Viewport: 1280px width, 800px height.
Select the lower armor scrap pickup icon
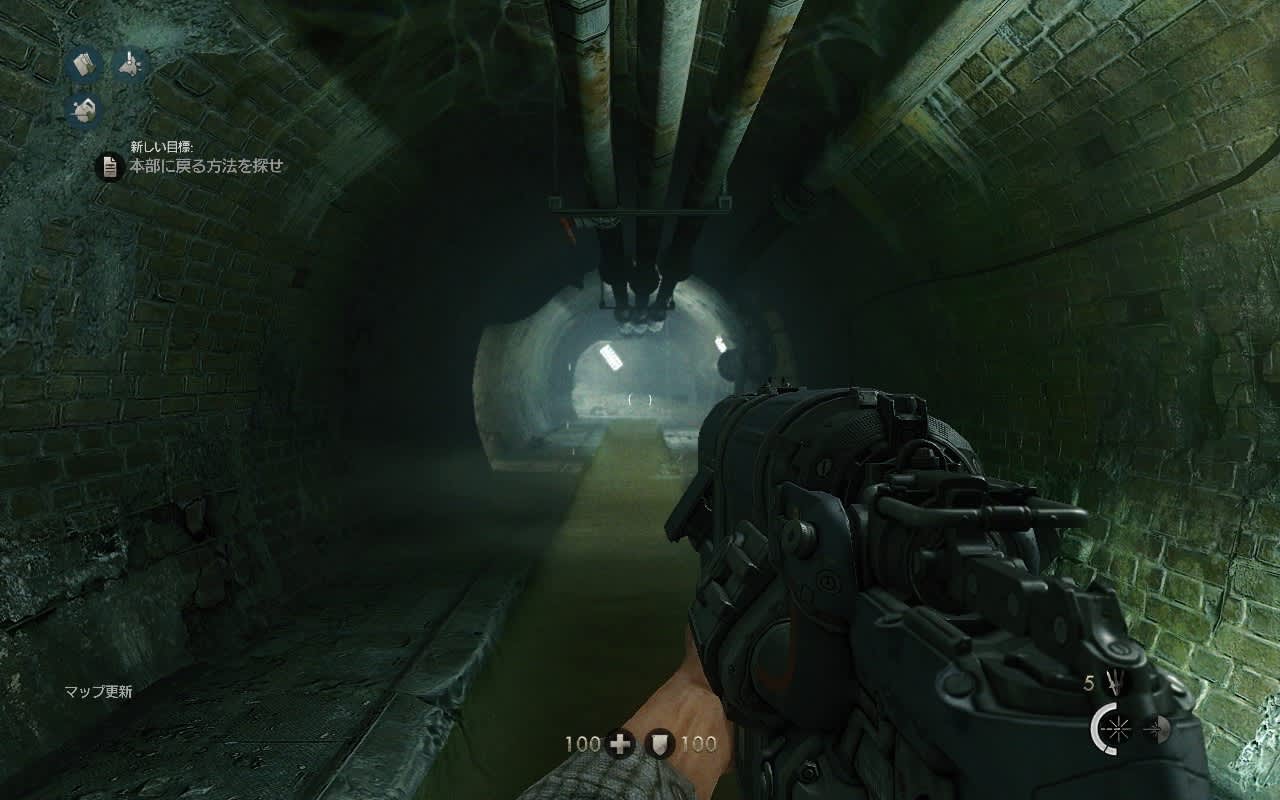[x=83, y=110]
